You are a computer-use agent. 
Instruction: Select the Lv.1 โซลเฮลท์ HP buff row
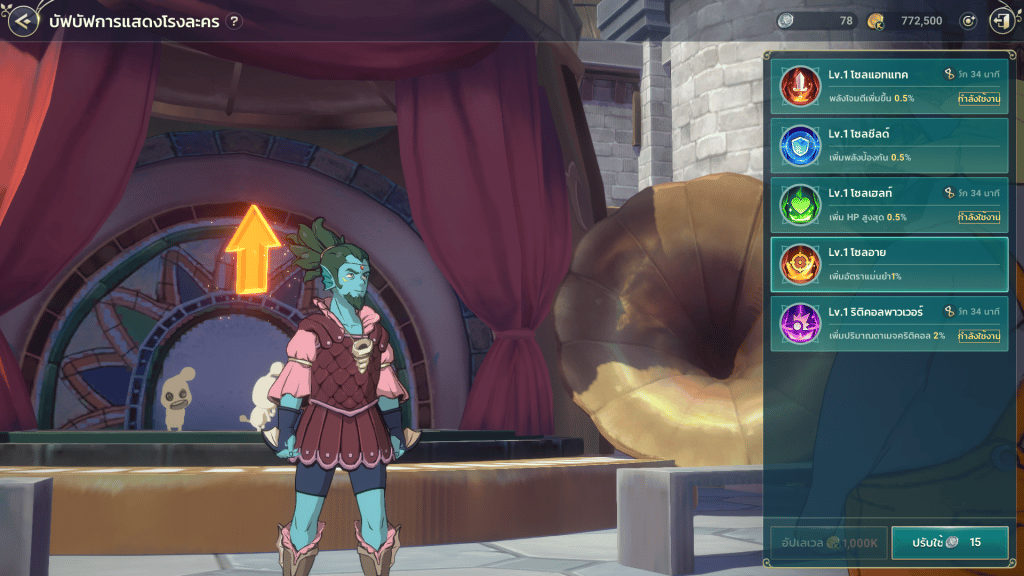tap(889, 205)
